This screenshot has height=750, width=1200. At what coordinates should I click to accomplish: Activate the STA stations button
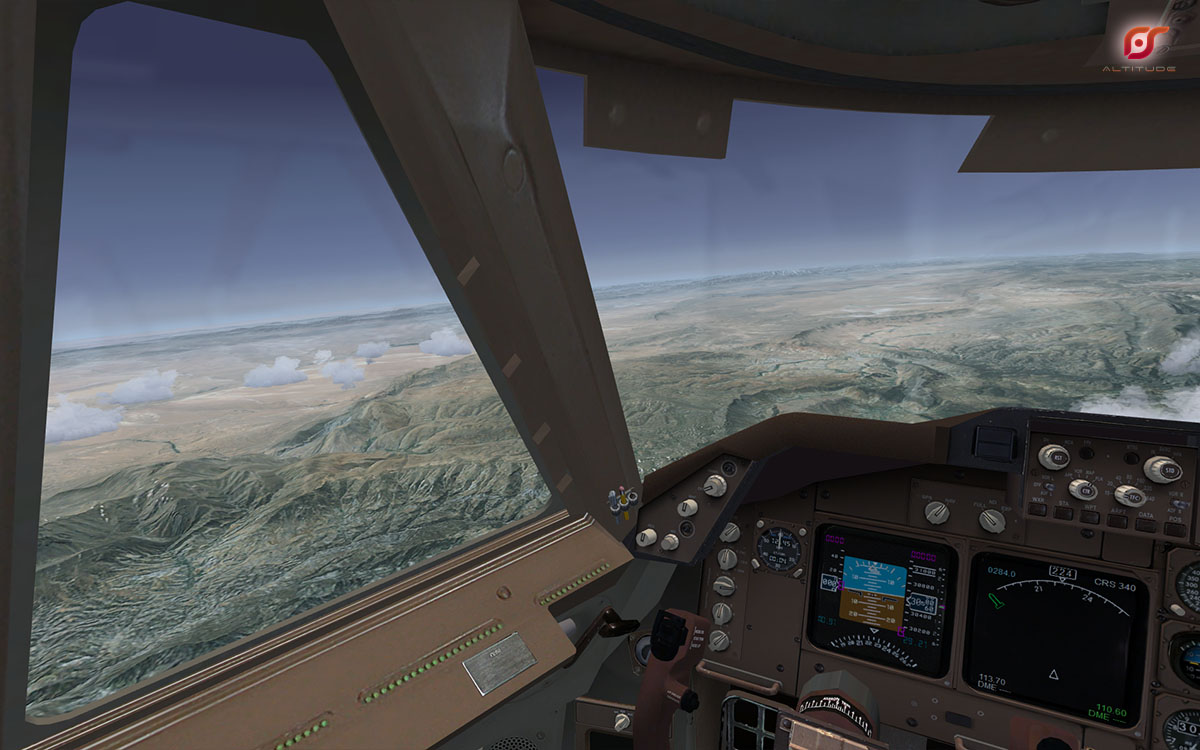coord(1063,513)
